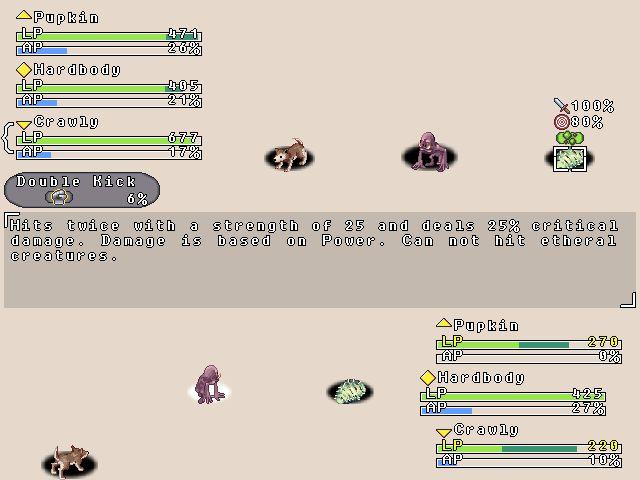This screenshot has height=480, width=640.
Task: Pick the Hardbody entry with 405 LP
Action: pyautogui.click(x=108, y=85)
